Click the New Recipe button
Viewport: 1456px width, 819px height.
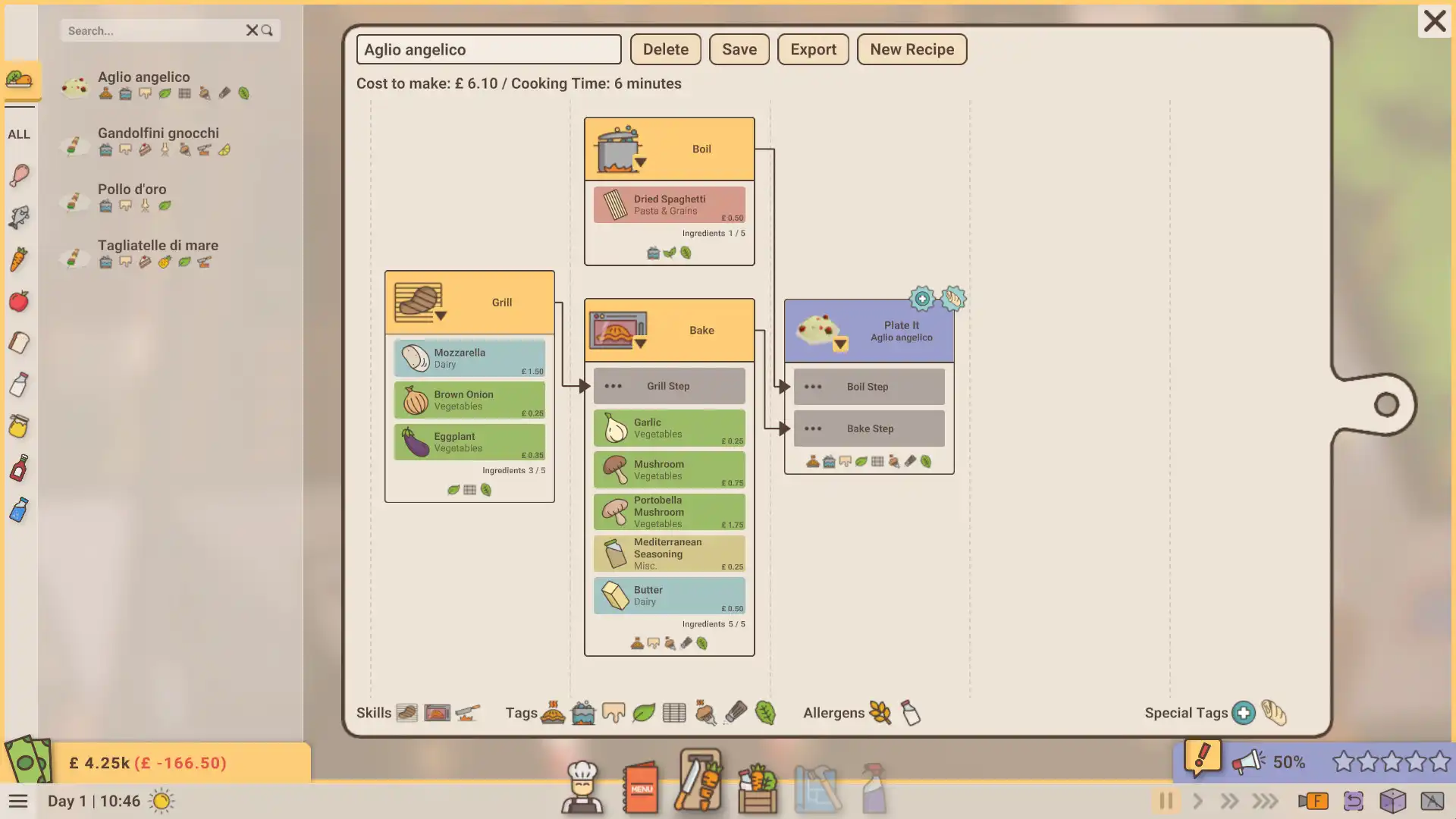[x=912, y=49]
